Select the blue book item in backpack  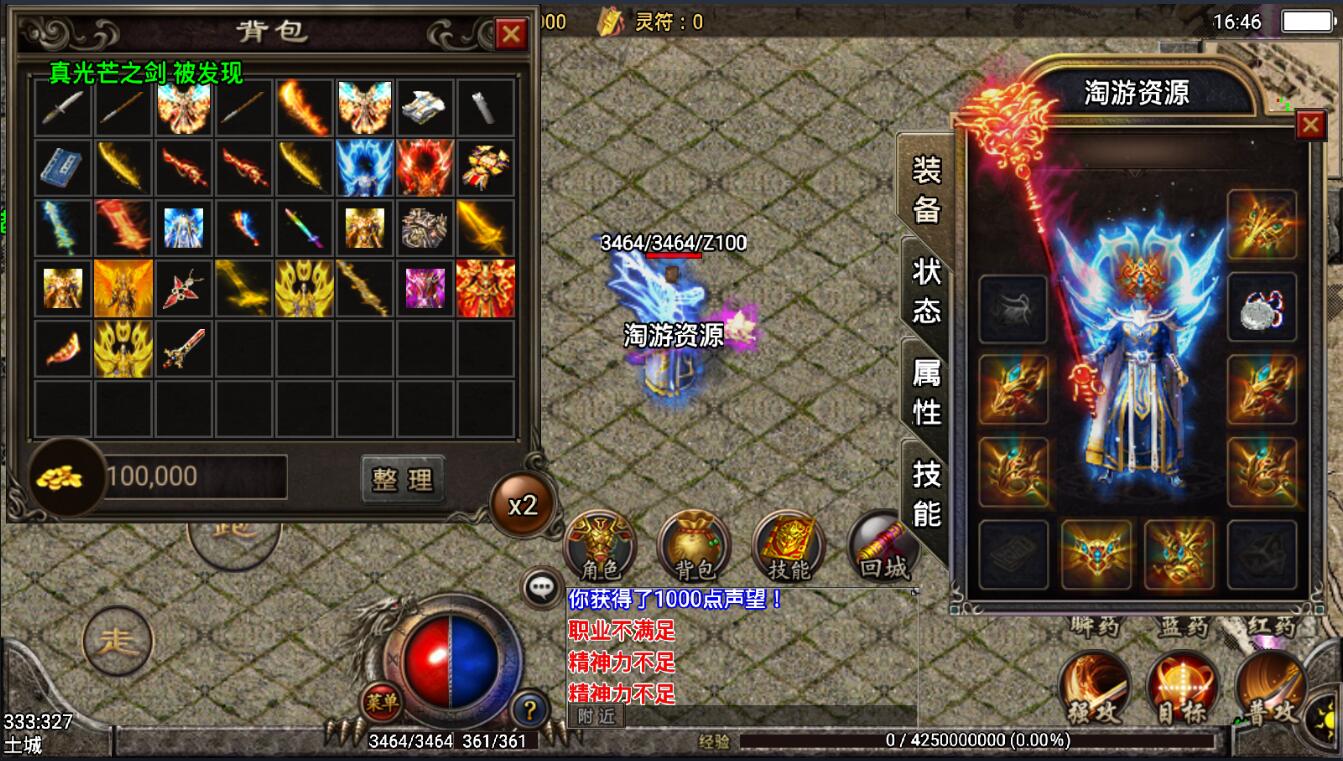63,167
